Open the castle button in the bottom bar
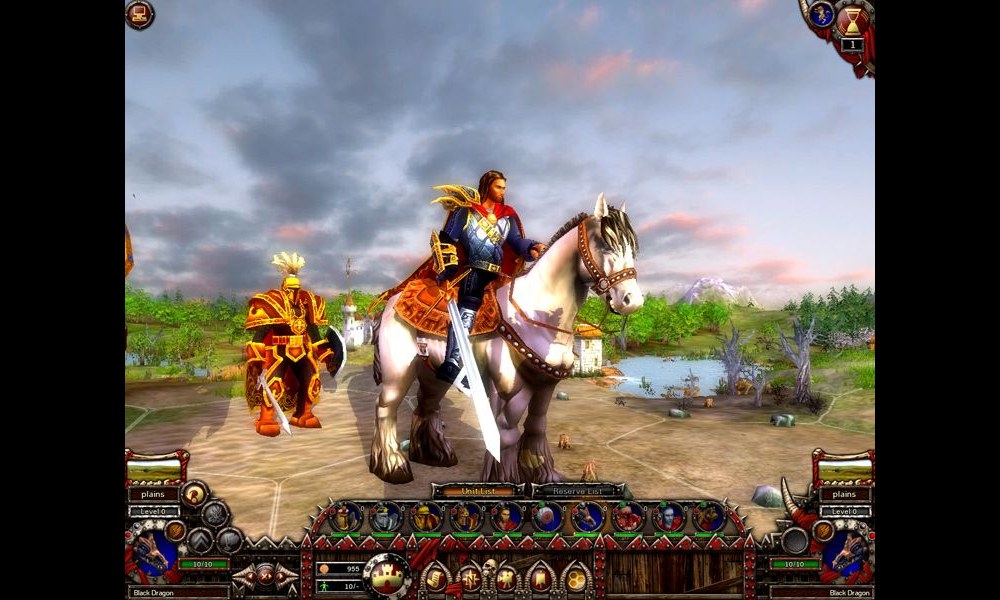The image size is (1000, 600). pos(388,575)
